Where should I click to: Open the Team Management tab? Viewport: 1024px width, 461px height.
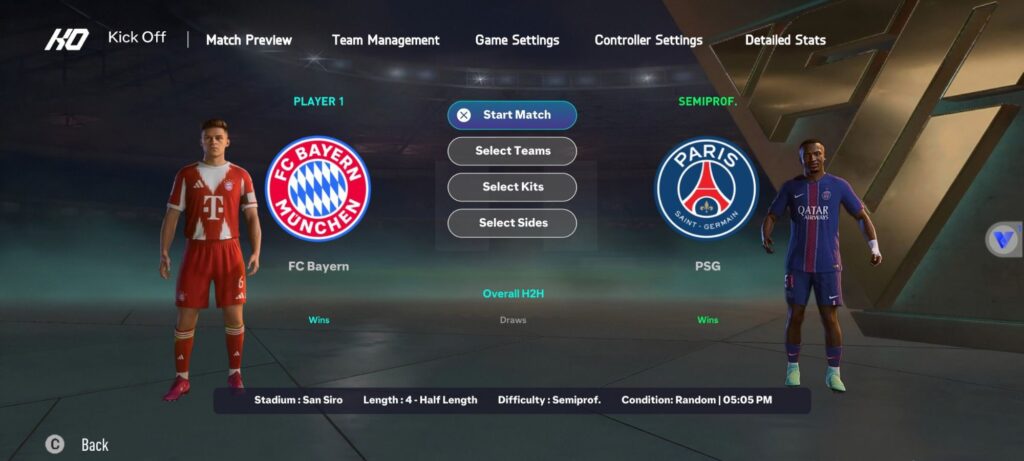pos(385,40)
